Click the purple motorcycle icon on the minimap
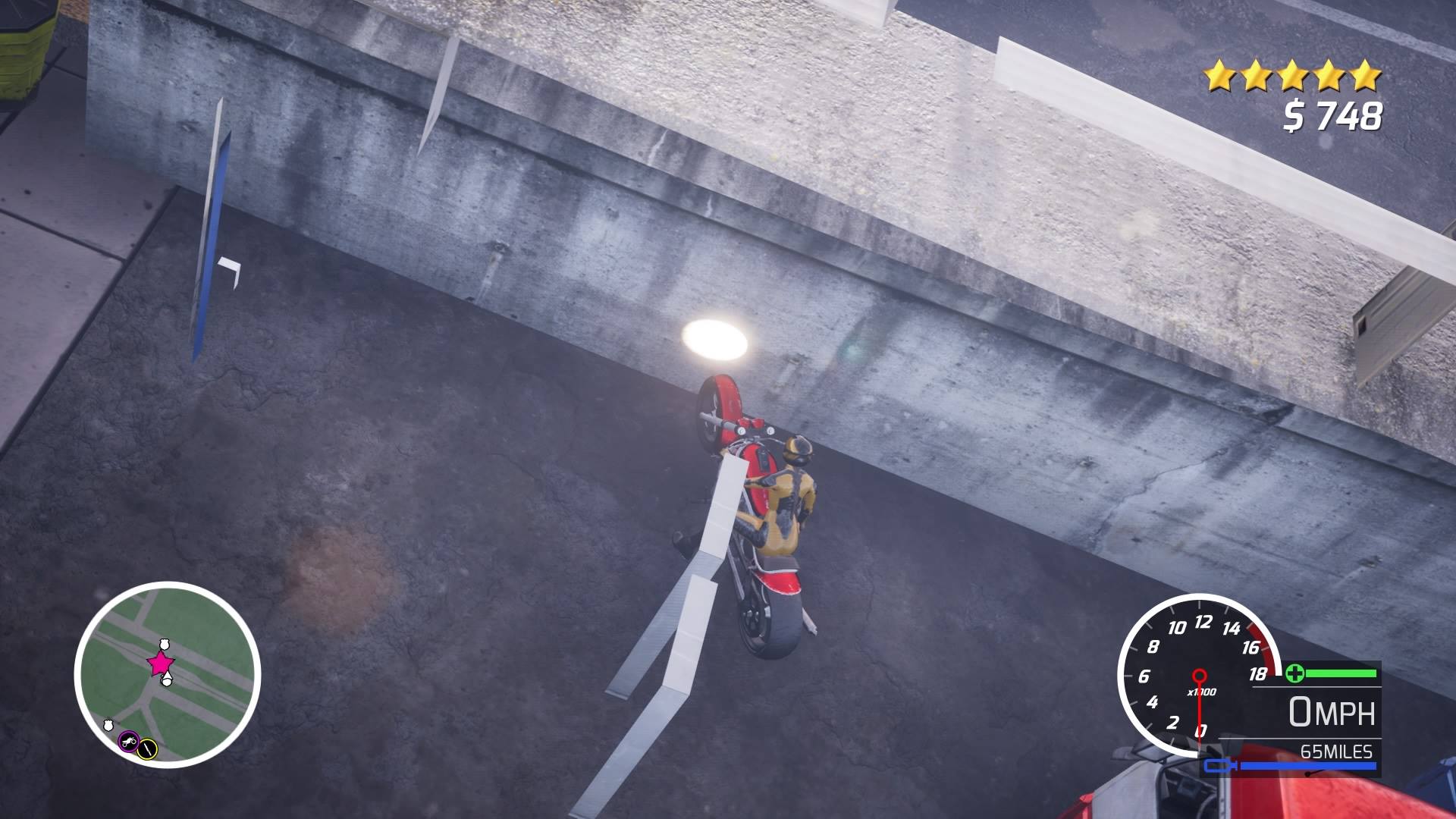The height and width of the screenshot is (819, 1456). pyautogui.click(x=129, y=742)
